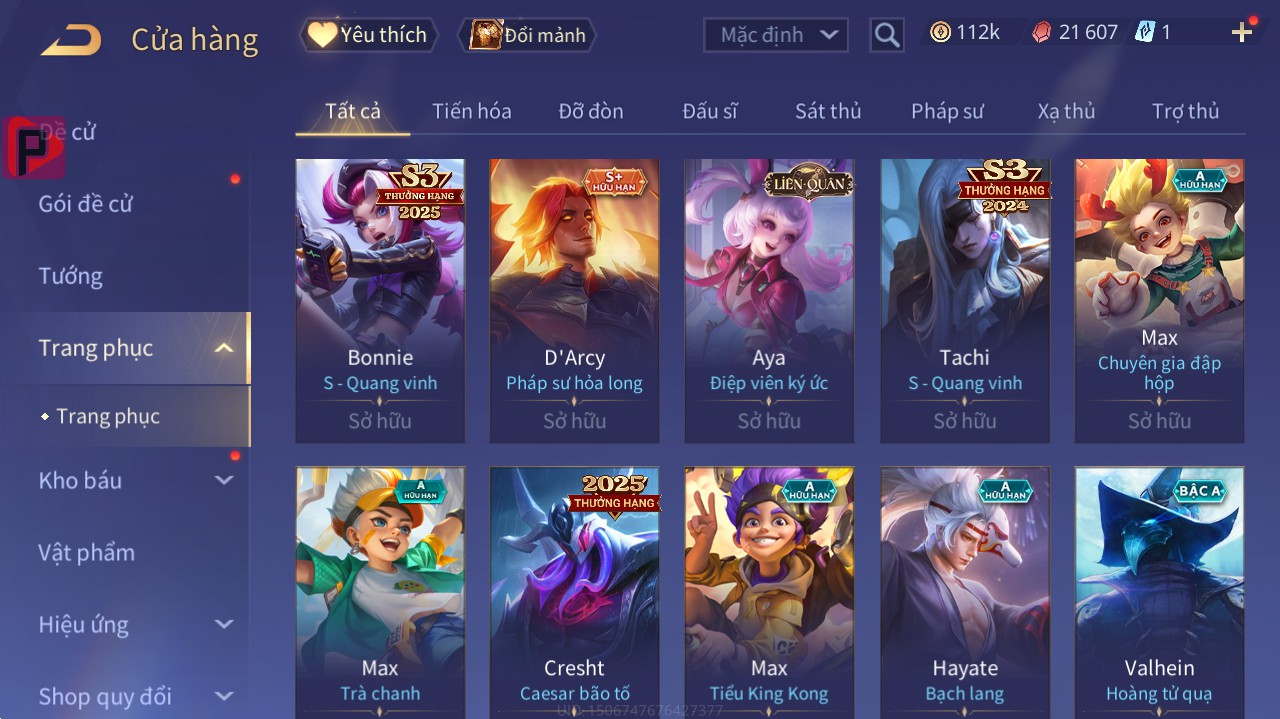Image resolution: width=1280 pixels, height=719 pixels.
Task: Switch to the Đỡ đòn tab
Action: (591, 111)
